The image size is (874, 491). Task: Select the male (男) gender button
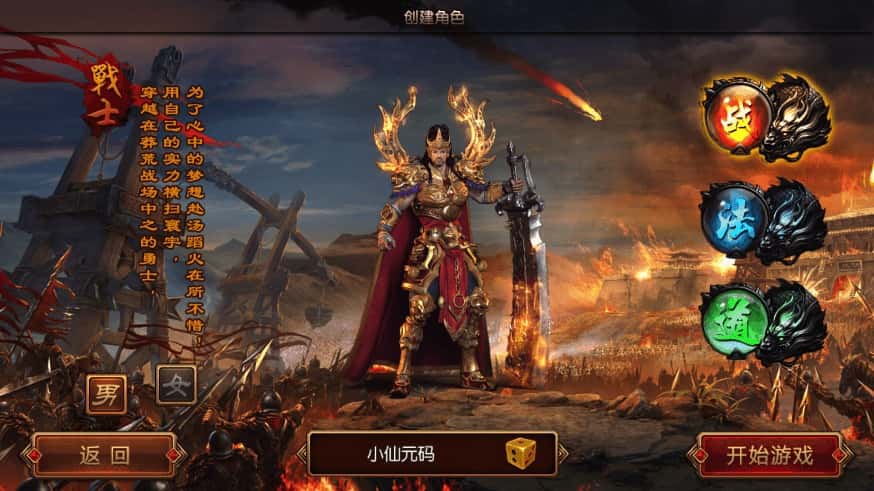tap(106, 391)
